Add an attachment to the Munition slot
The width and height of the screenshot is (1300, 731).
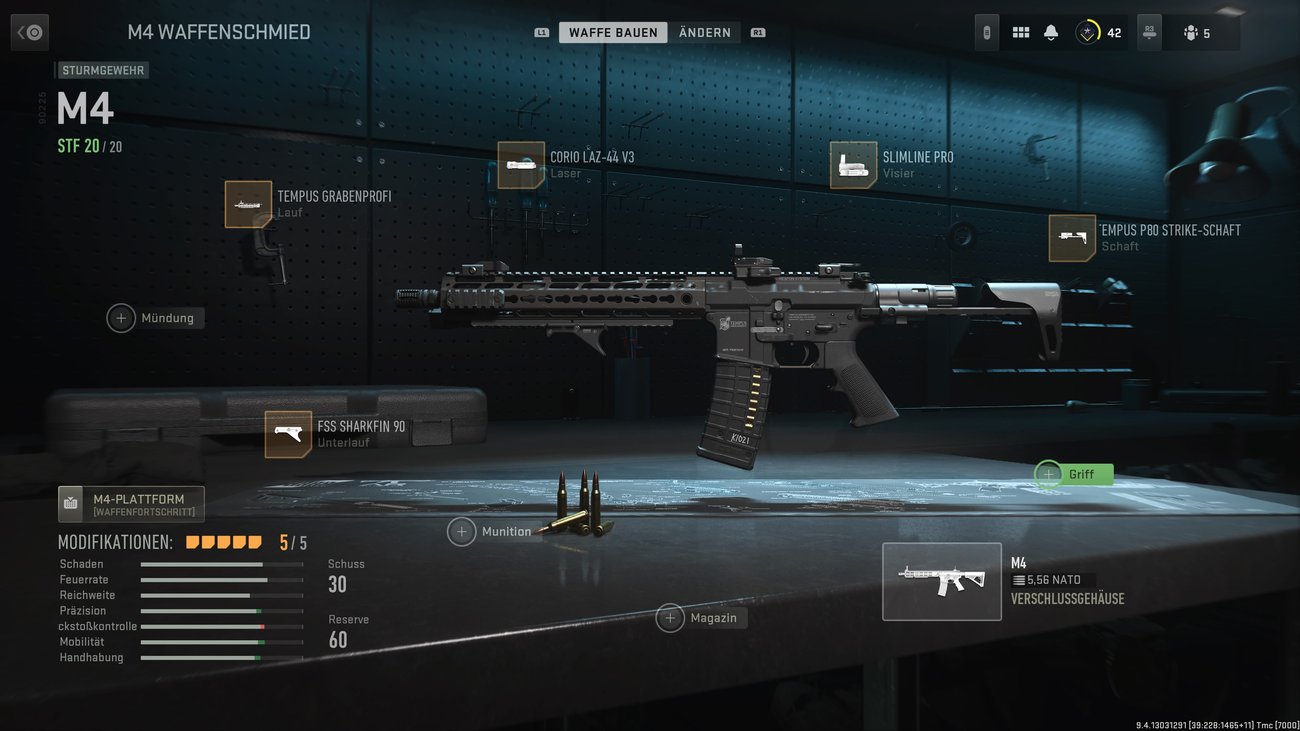[x=462, y=531]
